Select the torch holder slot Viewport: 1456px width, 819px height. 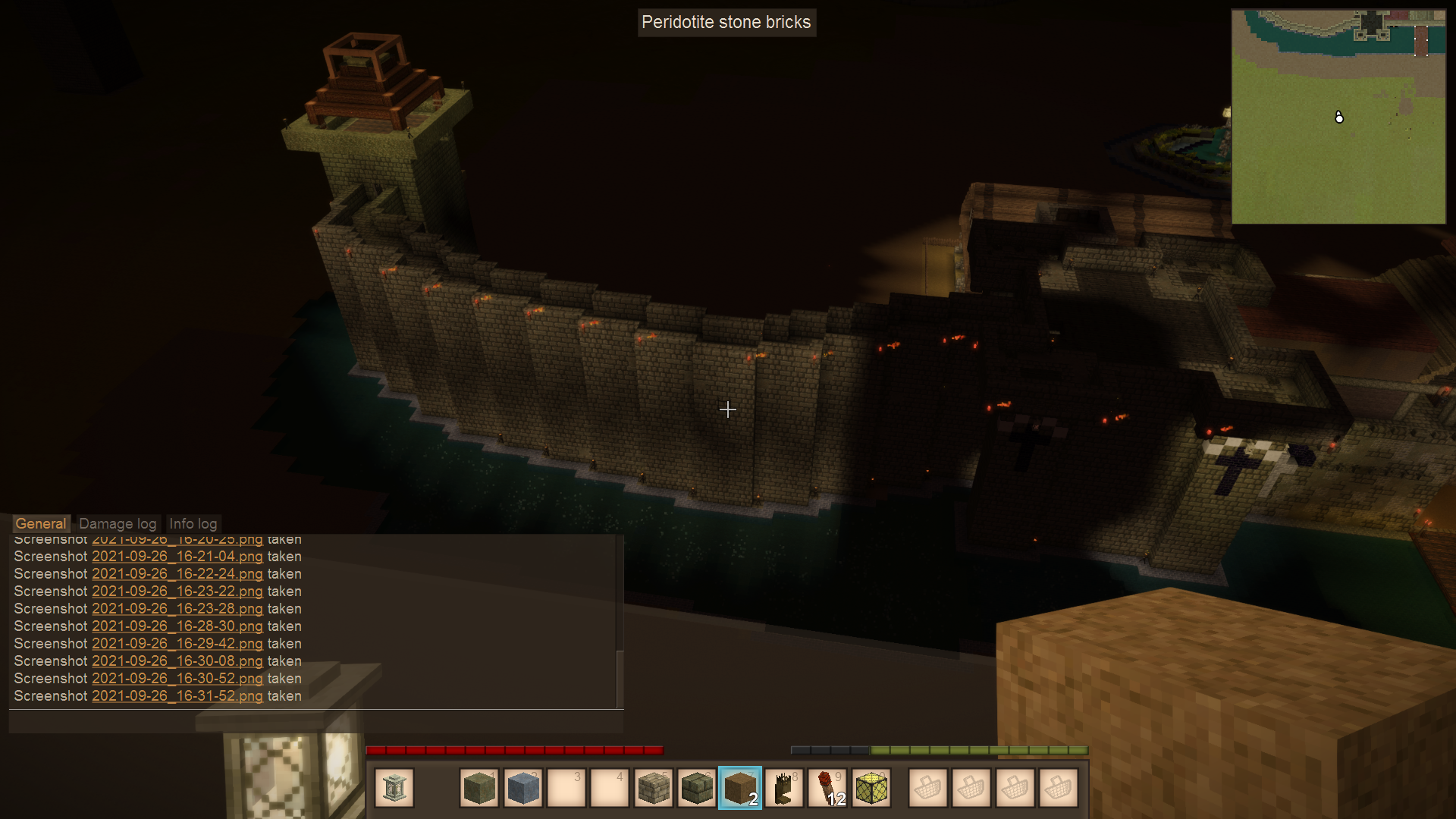click(x=783, y=789)
